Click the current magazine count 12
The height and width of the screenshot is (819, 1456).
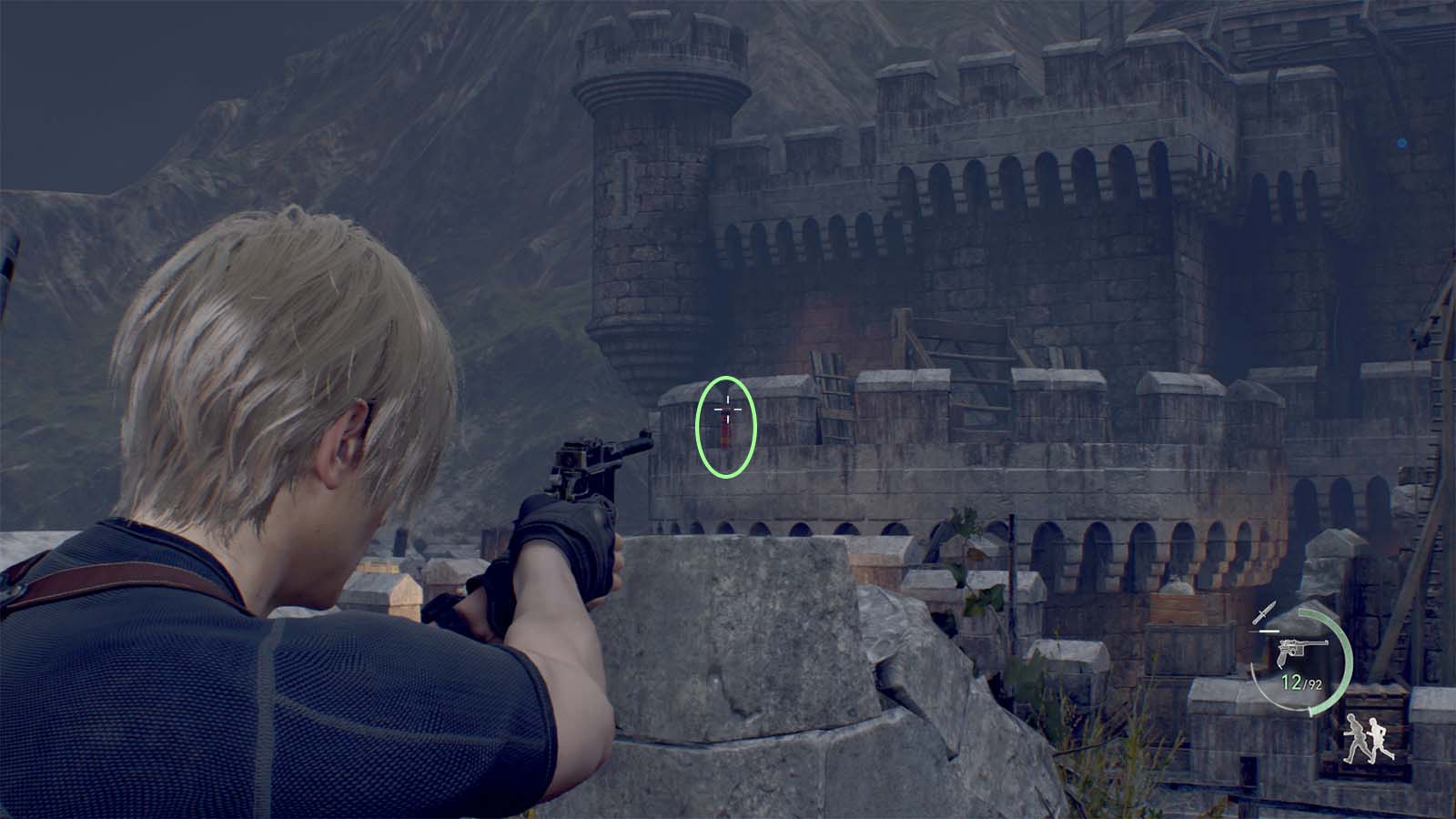(x=1290, y=682)
